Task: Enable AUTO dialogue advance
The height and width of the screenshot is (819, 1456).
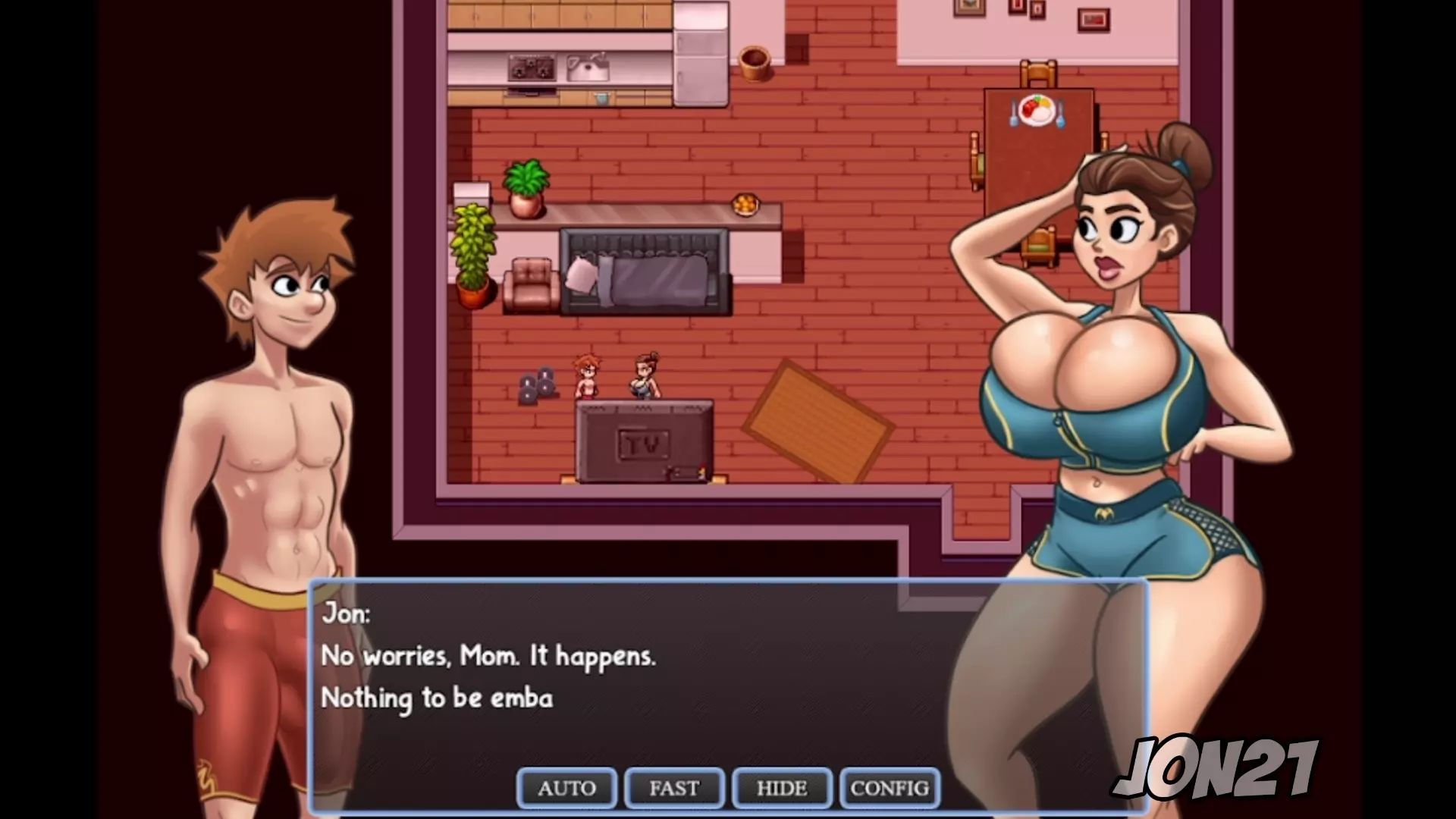Action: click(x=566, y=788)
